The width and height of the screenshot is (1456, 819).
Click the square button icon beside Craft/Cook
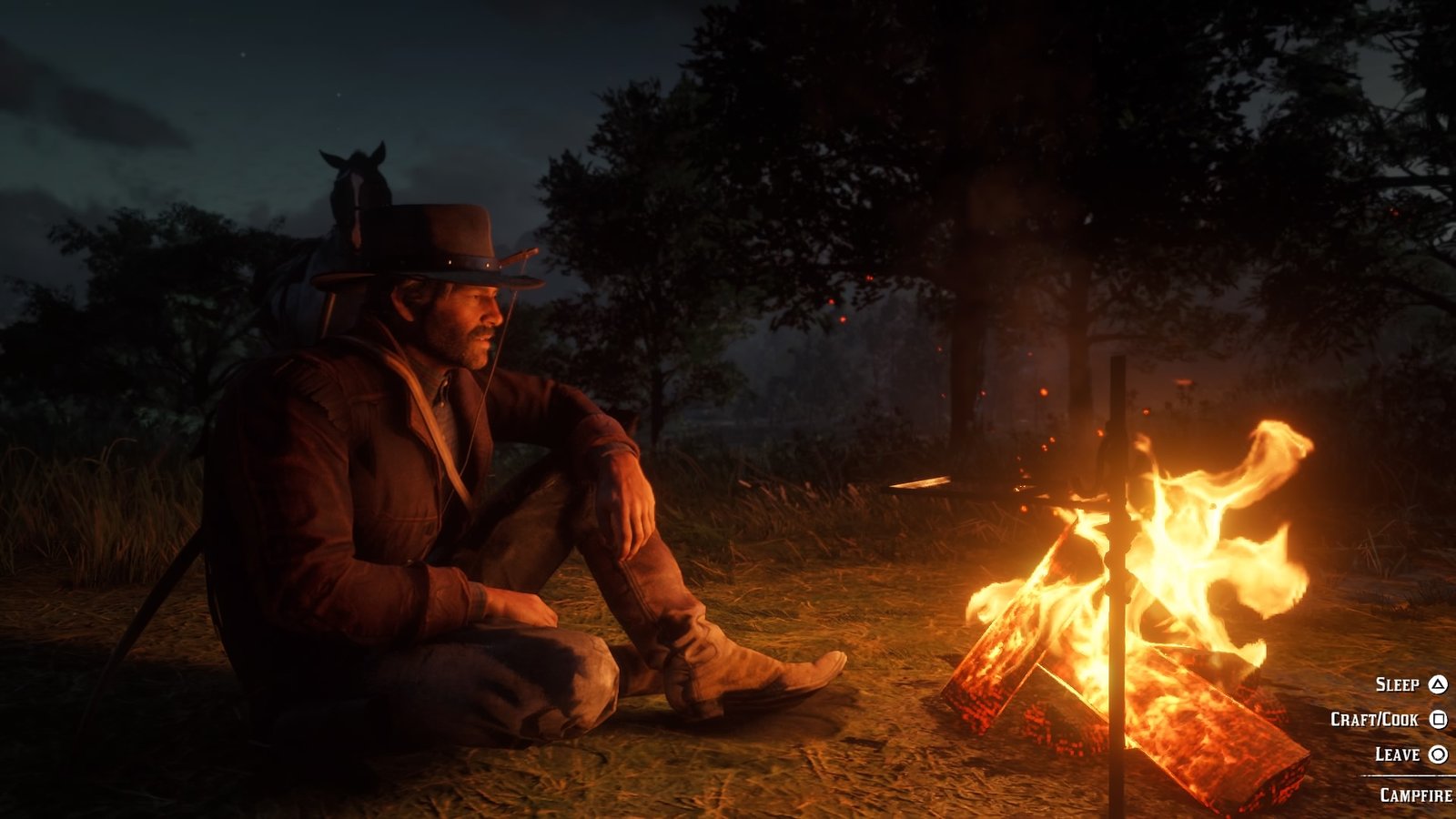click(1441, 720)
